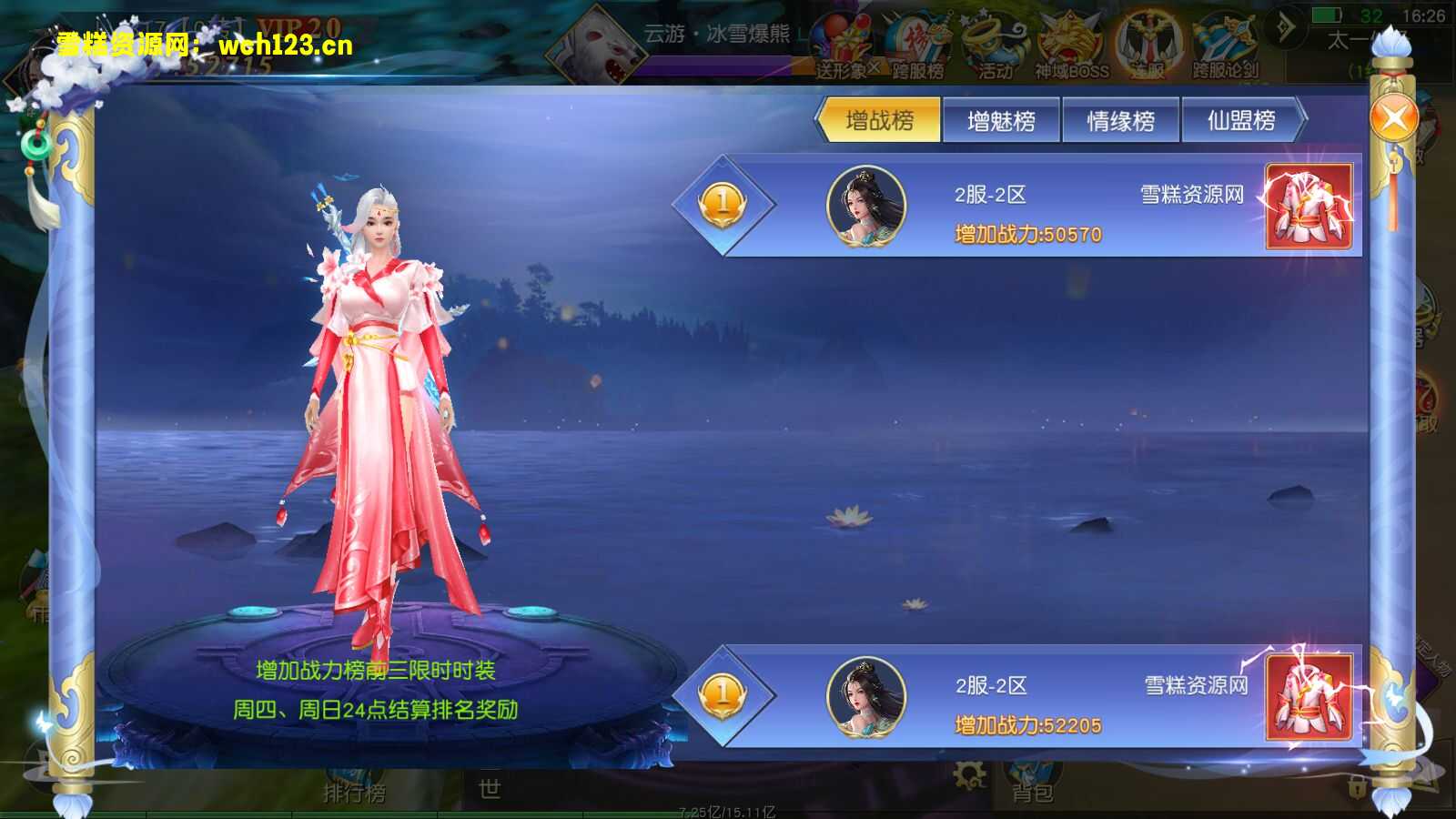1456x819 pixels.
Task: Claim the 送形象 gift icon
Action: 844,38
